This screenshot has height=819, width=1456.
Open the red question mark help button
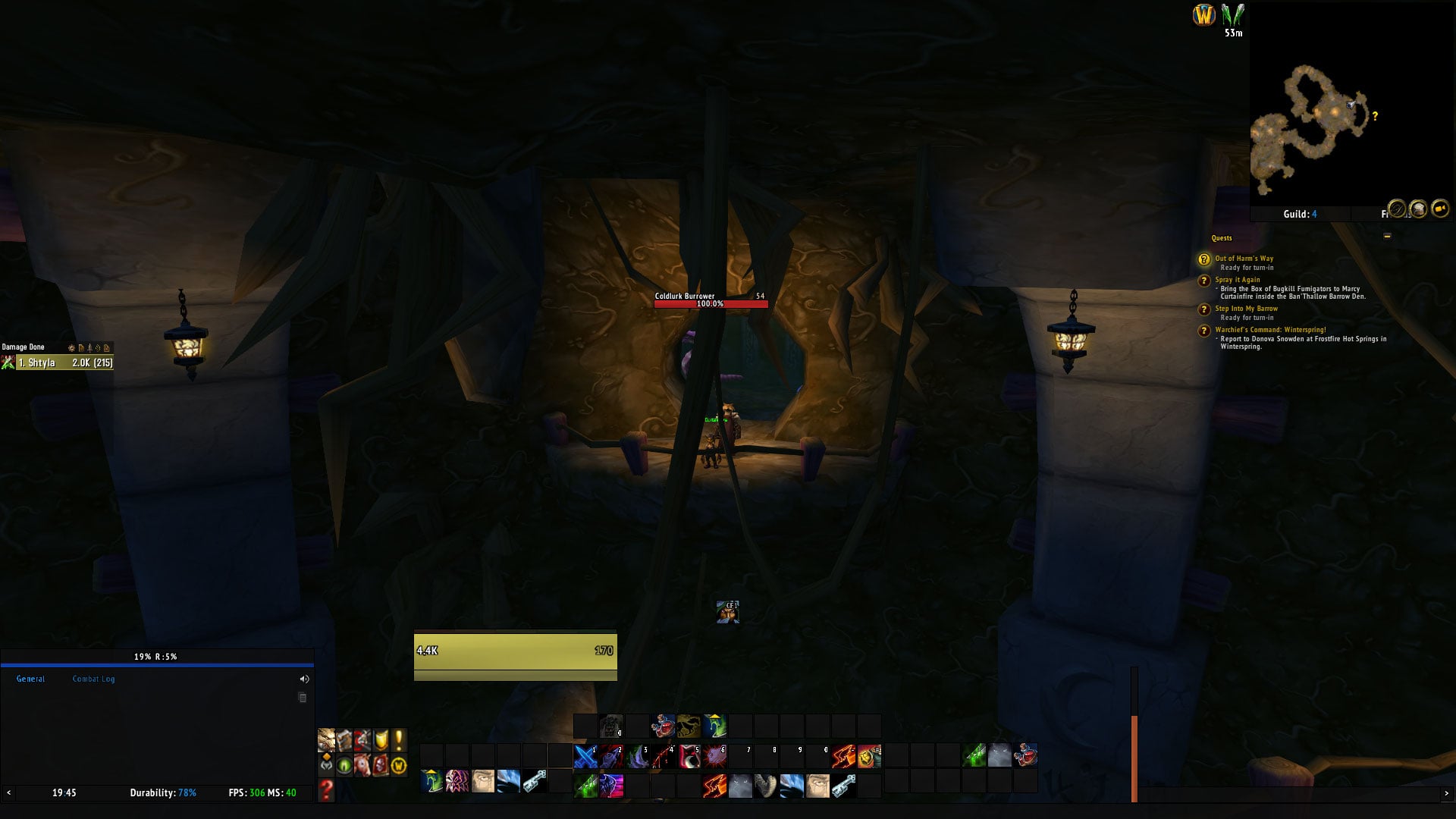(326, 790)
